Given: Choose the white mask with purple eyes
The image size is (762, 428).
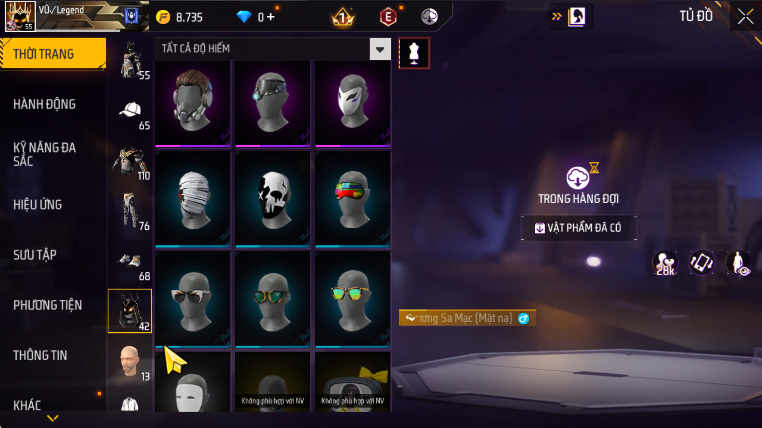Looking at the screenshot, I should 352,103.
